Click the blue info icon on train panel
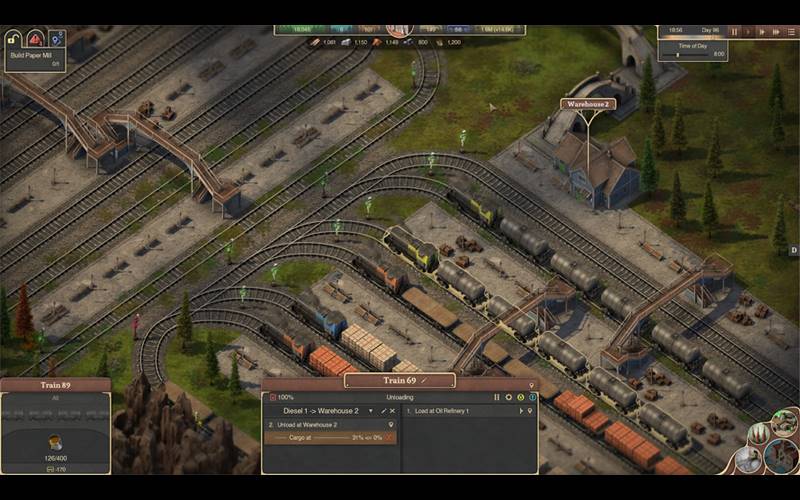The height and width of the screenshot is (500, 800). (533, 397)
